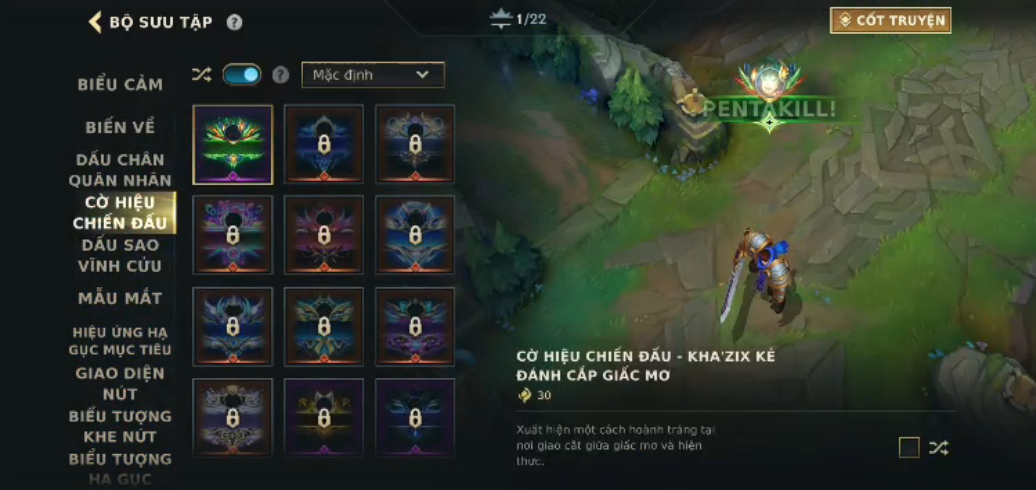Image resolution: width=1036 pixels, height=490 pixels.
Task: Click the help icon beside Bộ Sưu Tập
Action: [234, 22]
